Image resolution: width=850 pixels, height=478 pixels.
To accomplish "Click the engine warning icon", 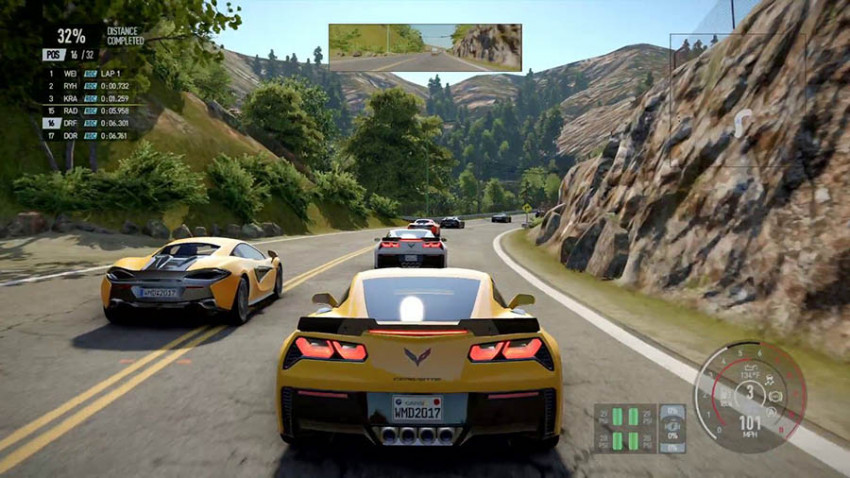I will (773, 397).
